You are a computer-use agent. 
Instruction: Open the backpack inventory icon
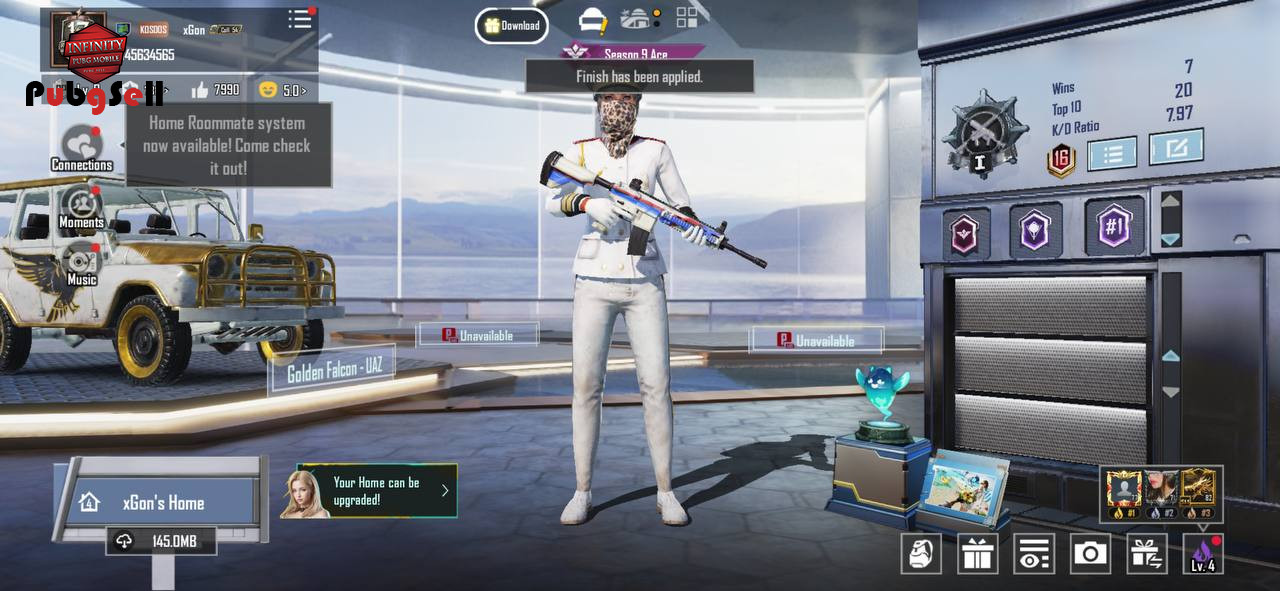pos(921,553)
